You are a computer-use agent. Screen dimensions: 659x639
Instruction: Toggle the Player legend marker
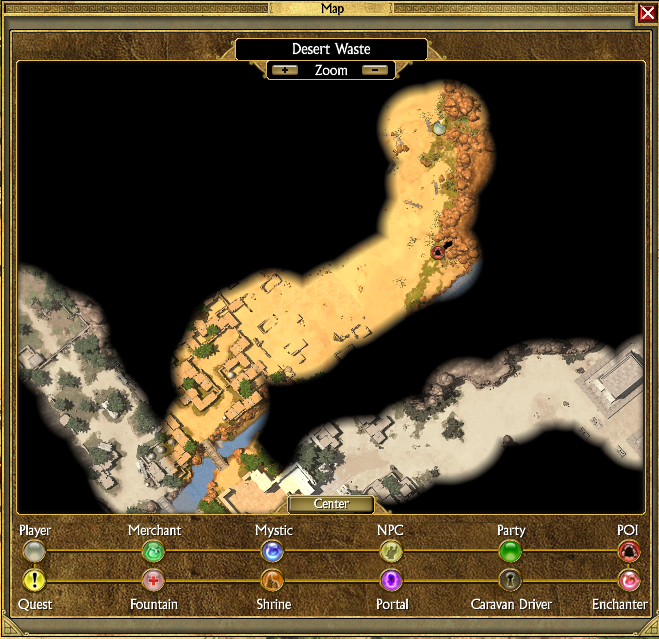pos(35,551)
